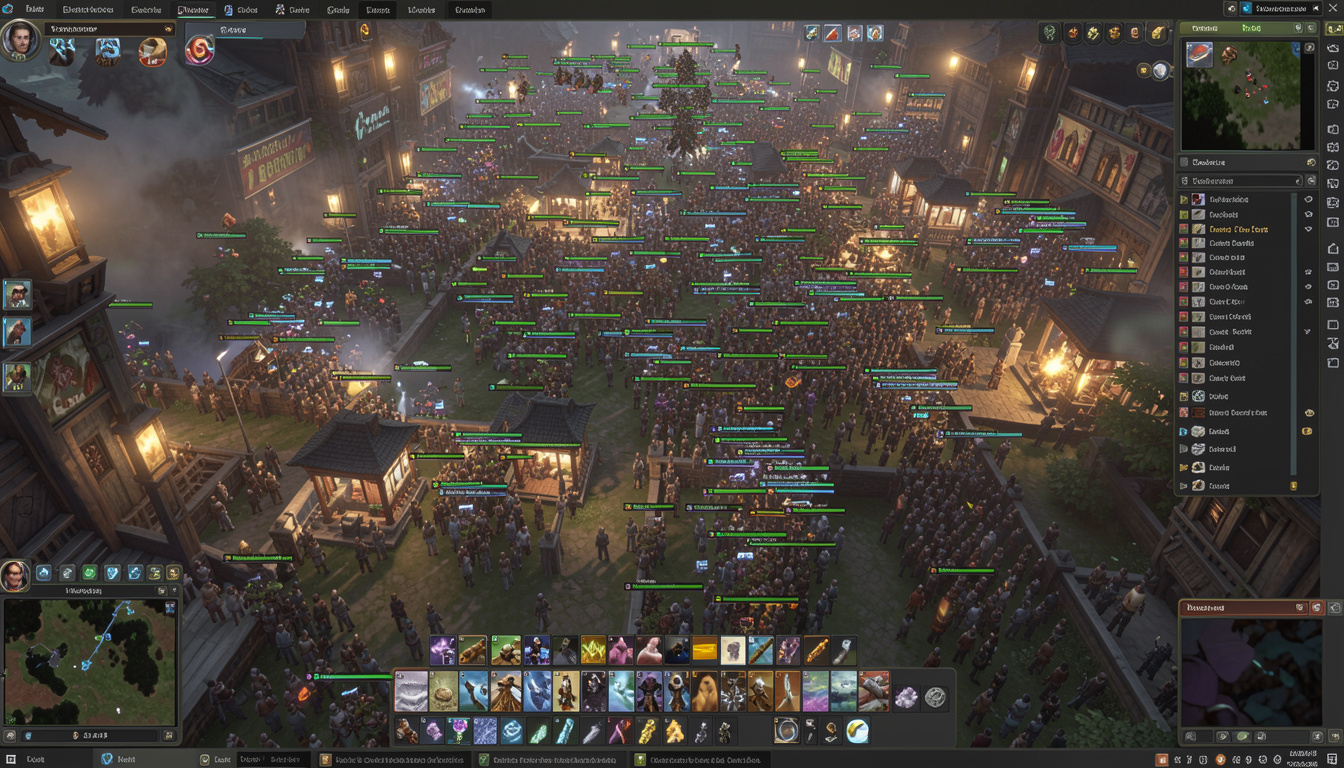Click inside the right-panel search input field
The image size is (1344, 768).
click(x=1240, y=181)
